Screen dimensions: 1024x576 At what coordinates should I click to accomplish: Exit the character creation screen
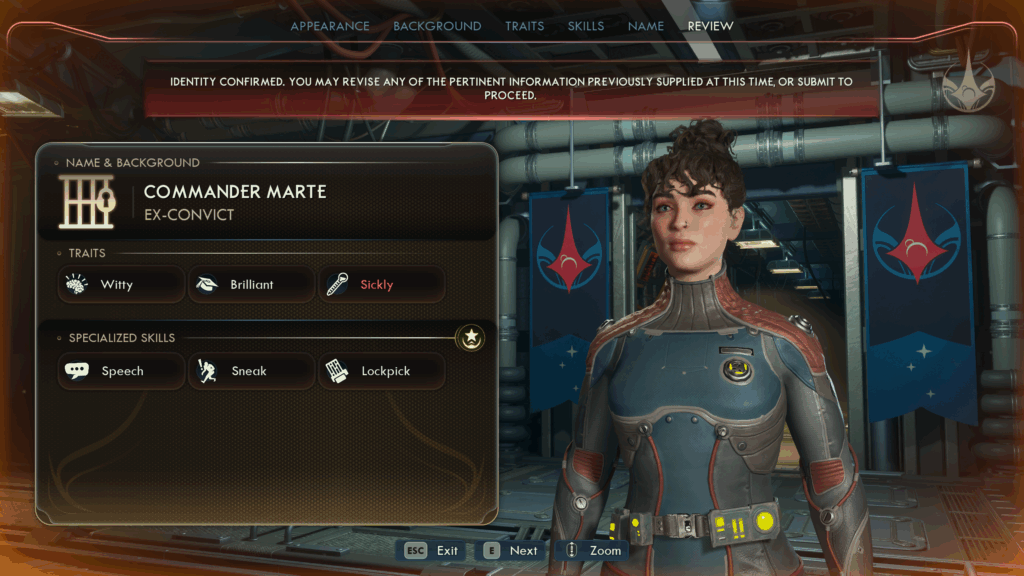pos(432,550)
